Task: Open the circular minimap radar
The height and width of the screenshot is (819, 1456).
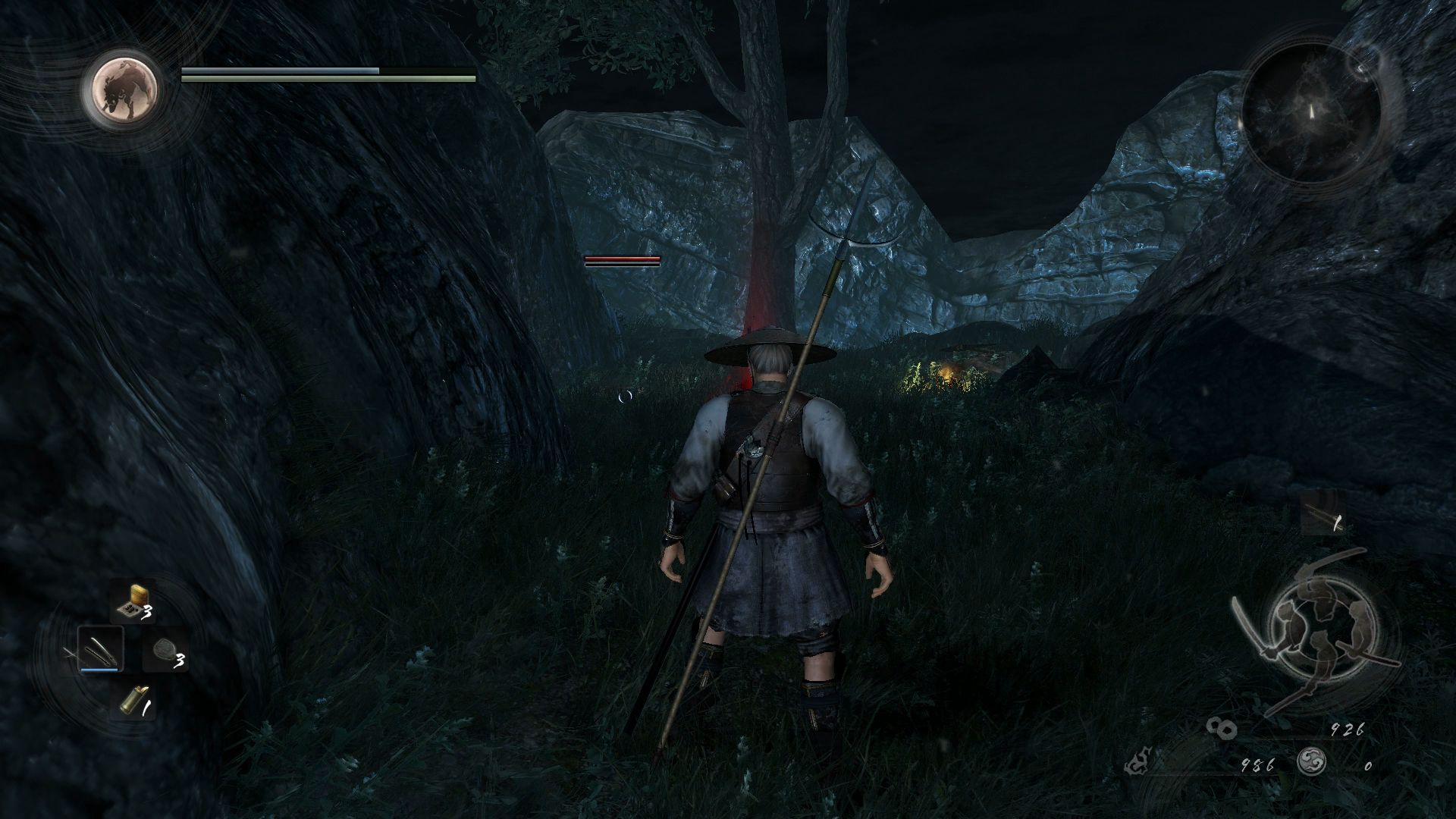Action: click(1311, 112)
